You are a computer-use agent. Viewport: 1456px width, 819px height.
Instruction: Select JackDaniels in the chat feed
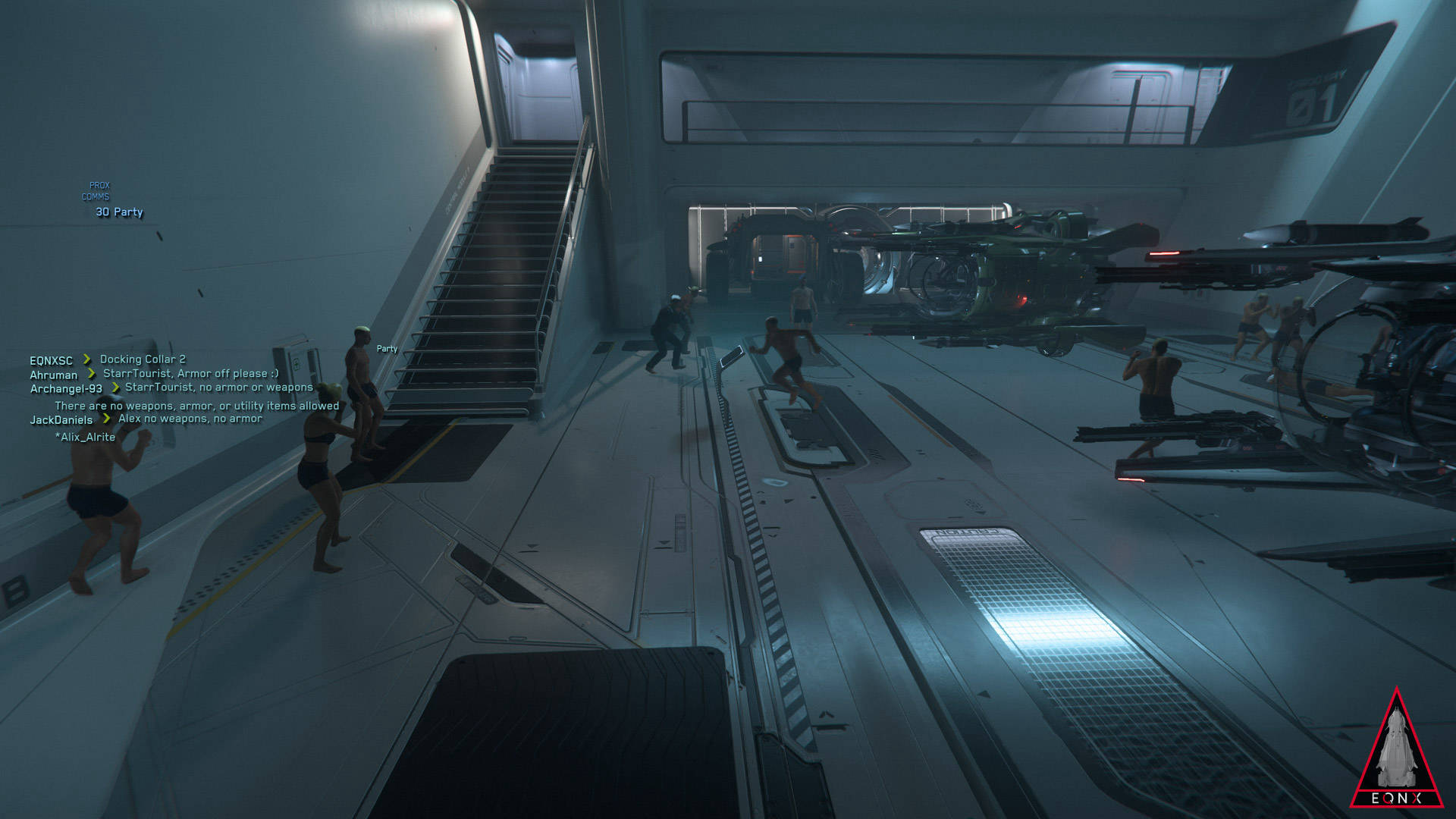(x=61, y=420)
